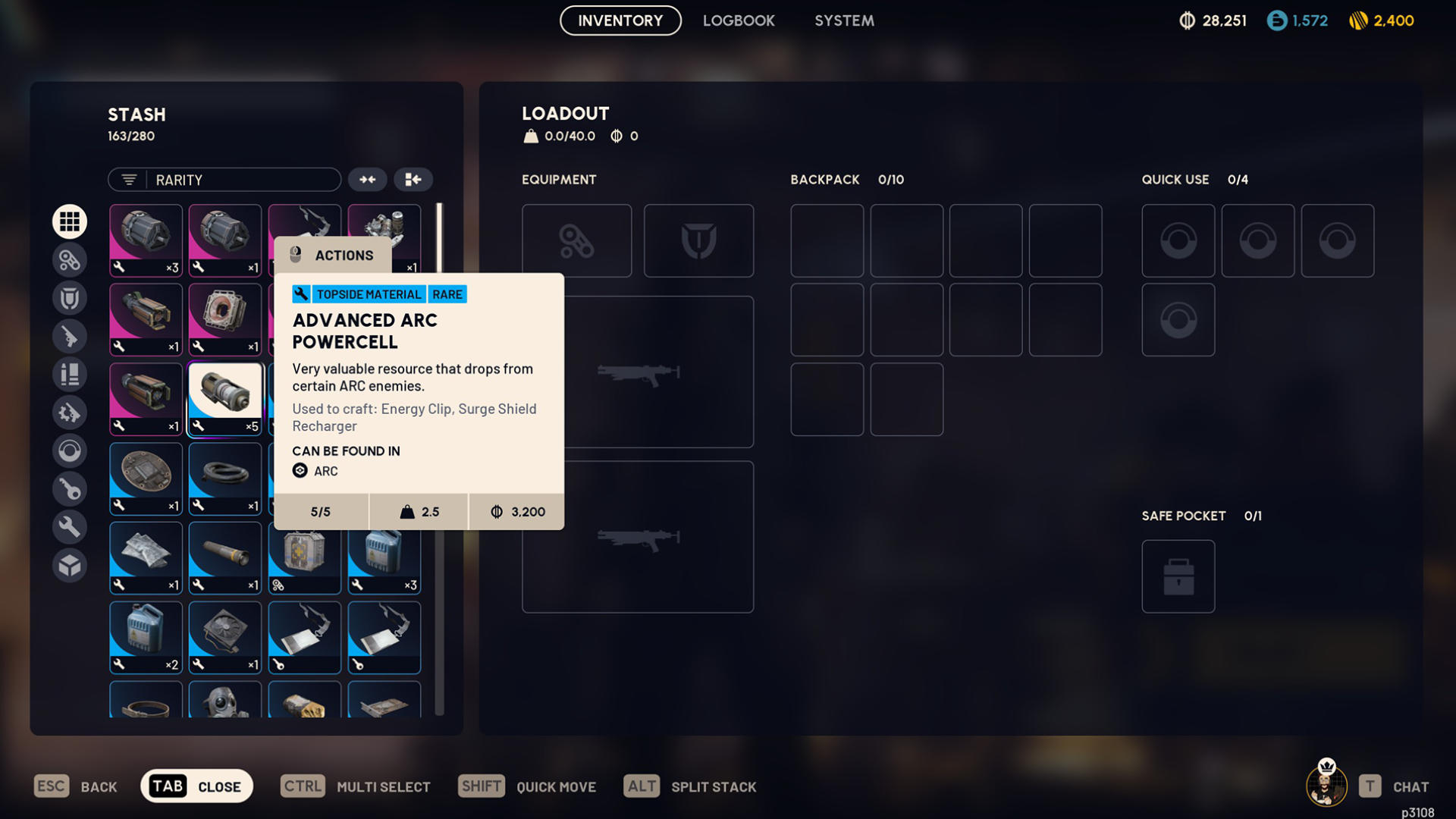Open the Rarity sort dropdown
This screenshot has width=1456, height=819.
click(224, 180)
